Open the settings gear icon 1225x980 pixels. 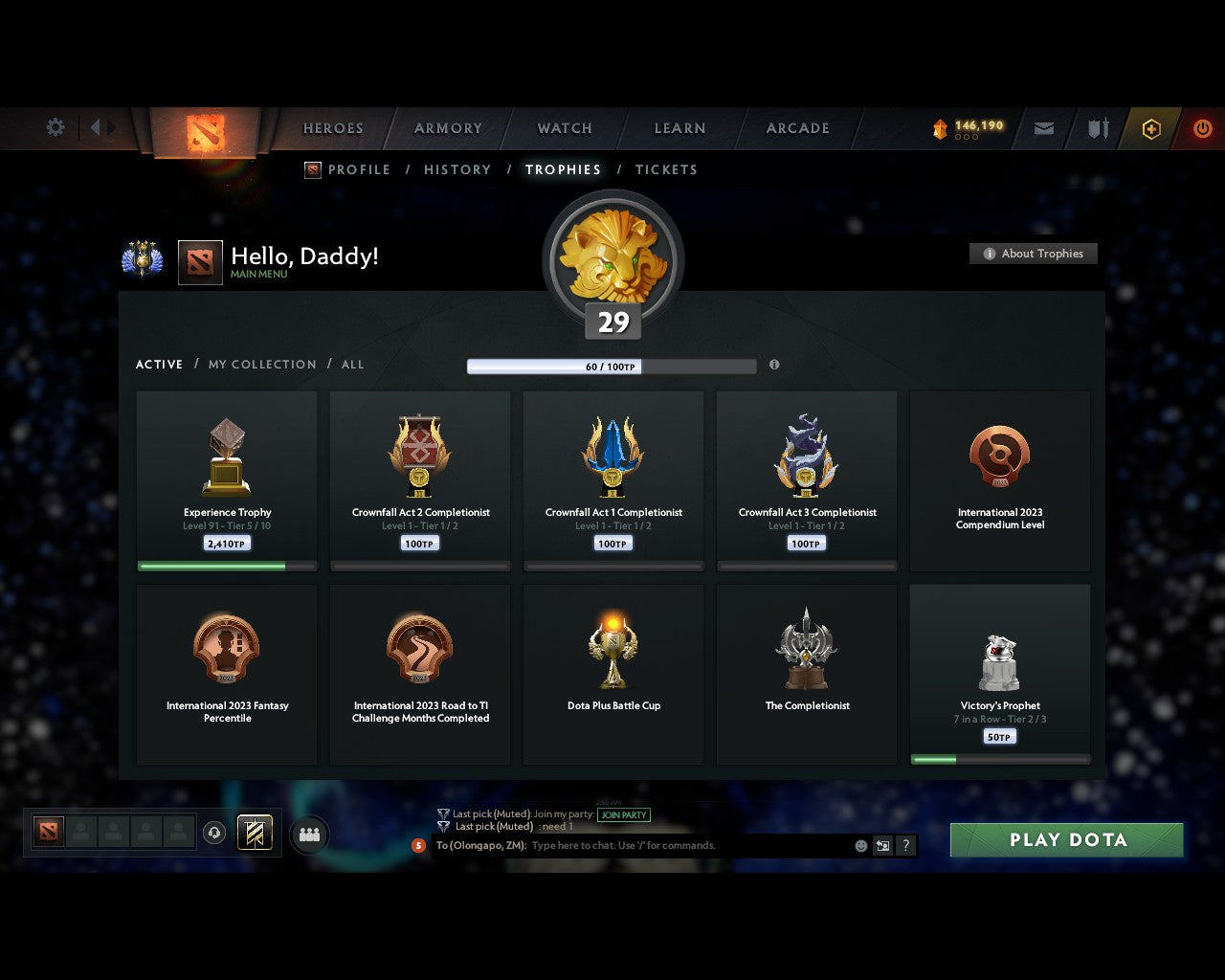tap(55, 127)
